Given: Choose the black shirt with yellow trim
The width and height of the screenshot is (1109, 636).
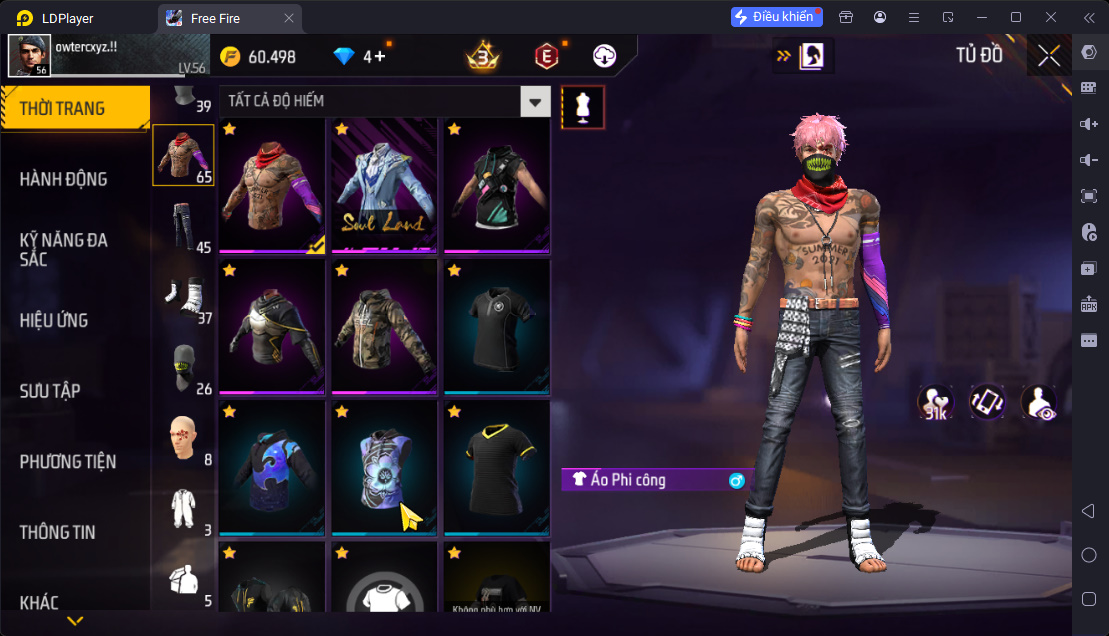Looking at the screenshot, I should coord(497,468).
